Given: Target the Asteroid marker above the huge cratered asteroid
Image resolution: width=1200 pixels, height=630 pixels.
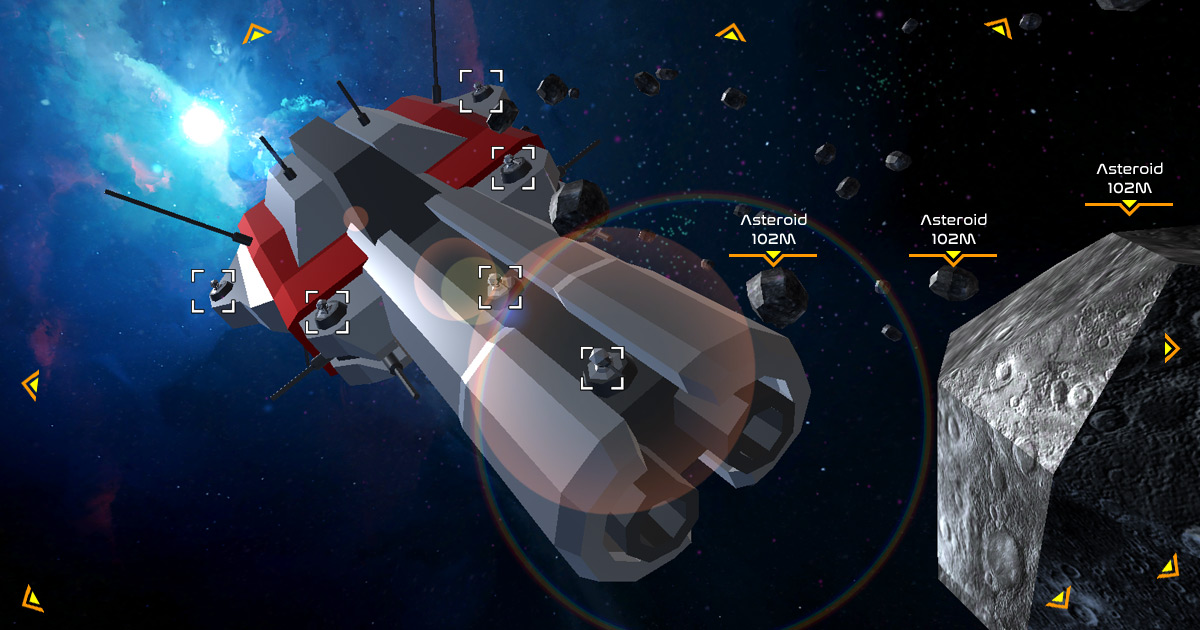Looking at the screenshot, I should click(x=1128, y=188).
